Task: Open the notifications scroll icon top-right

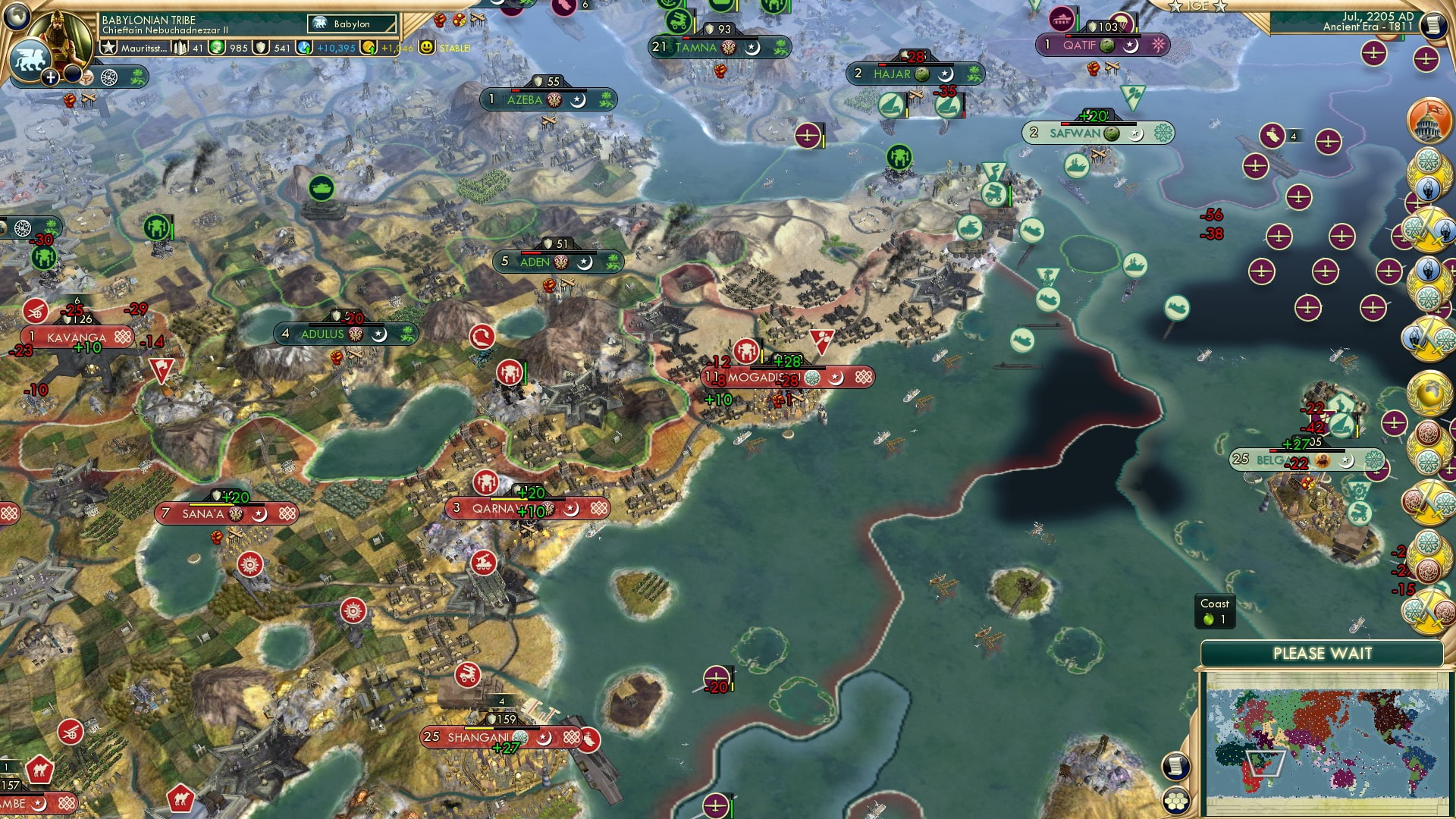Action: click(x=1435, y=26)
